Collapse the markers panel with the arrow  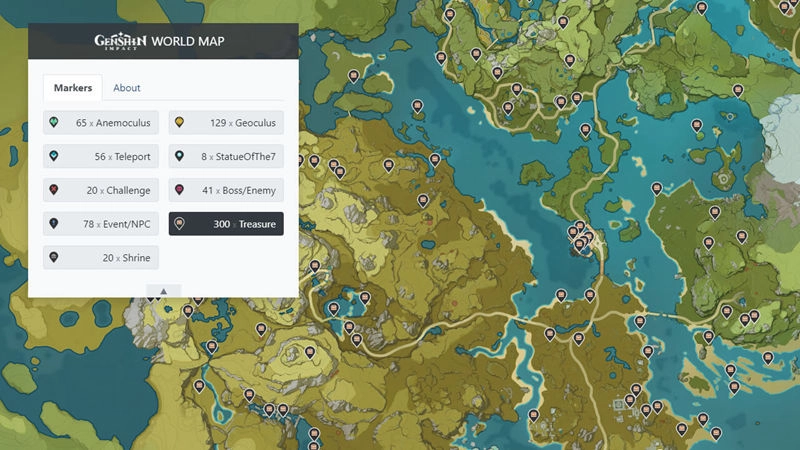(x=163, y=291)
